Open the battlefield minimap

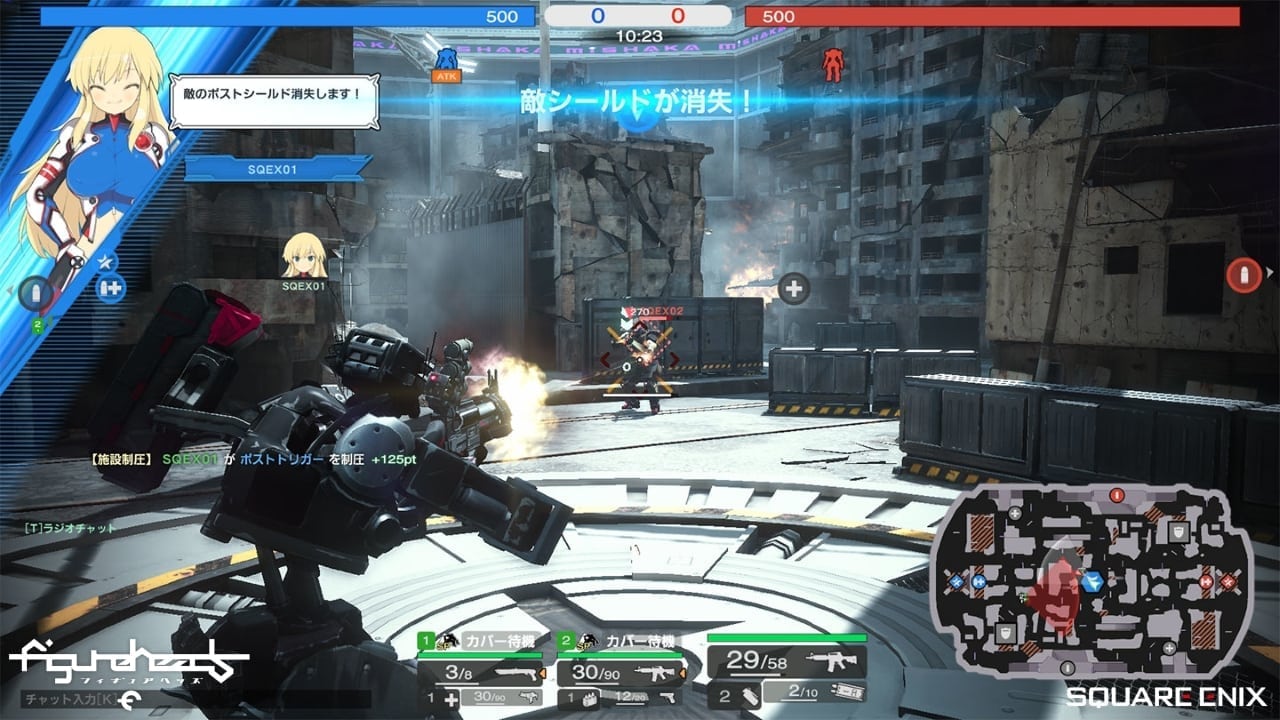tap(1090, 580)
